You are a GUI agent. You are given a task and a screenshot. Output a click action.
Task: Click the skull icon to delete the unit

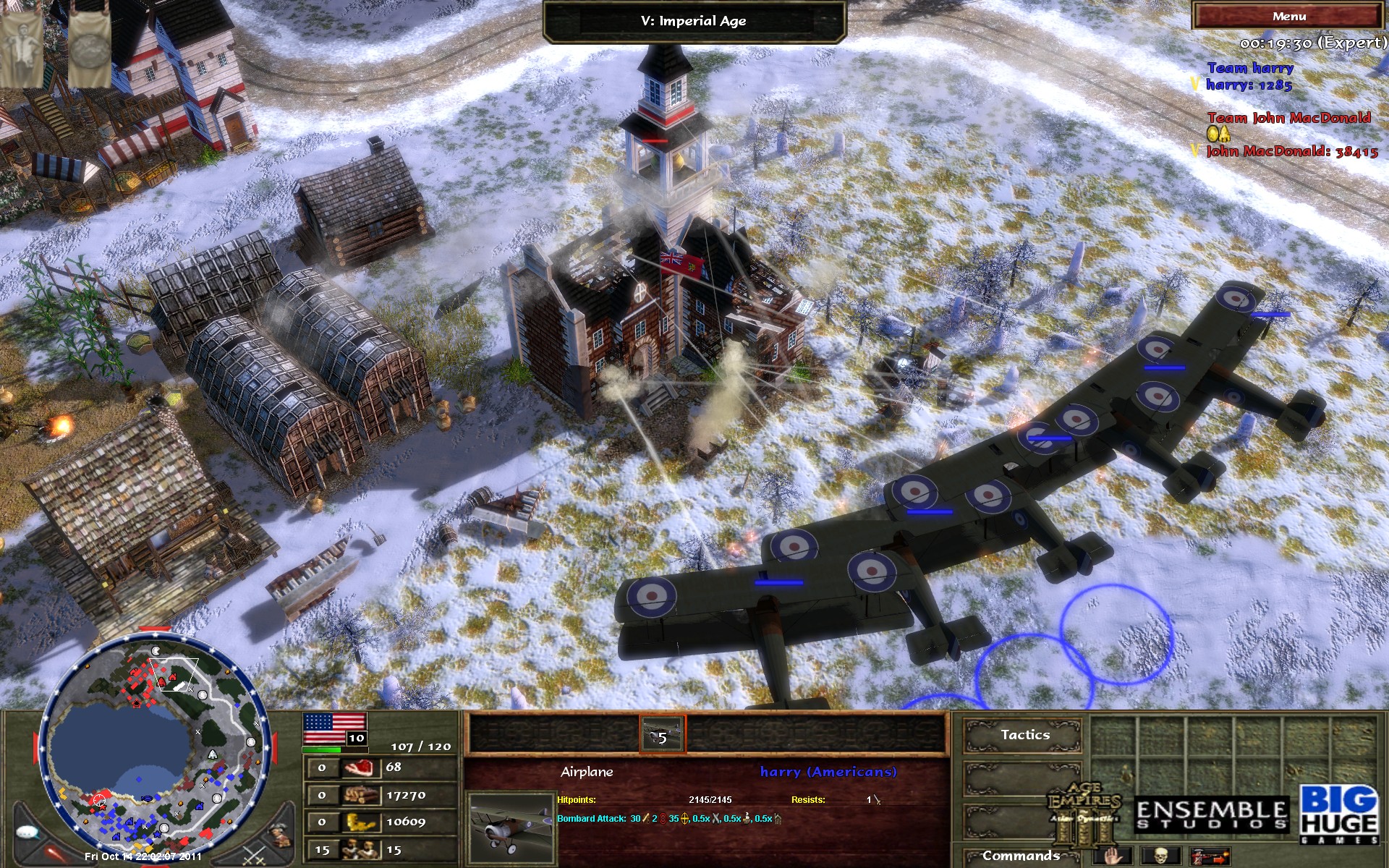(1161, 857)
